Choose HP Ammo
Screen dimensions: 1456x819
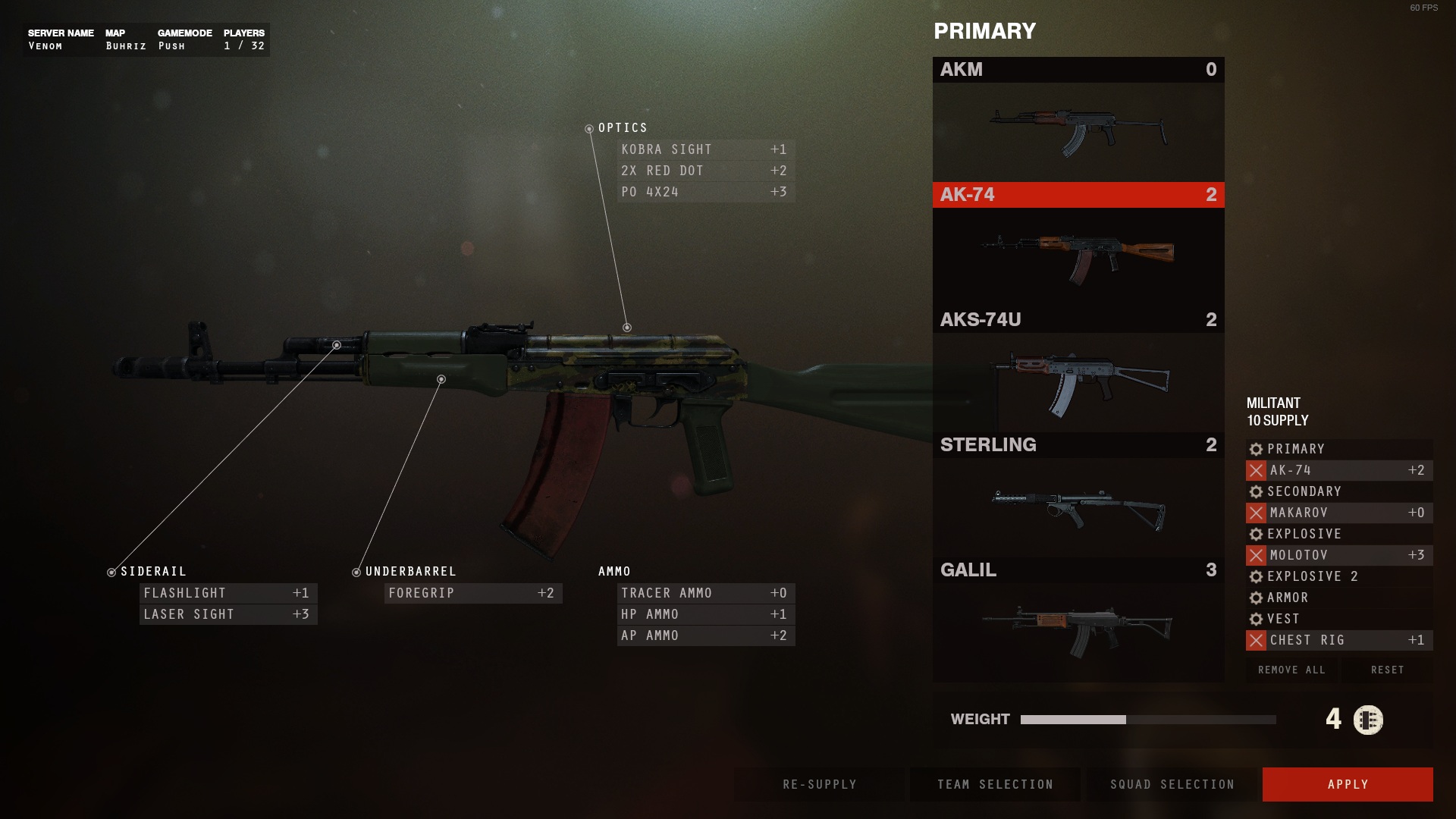(x=705, y=614)
